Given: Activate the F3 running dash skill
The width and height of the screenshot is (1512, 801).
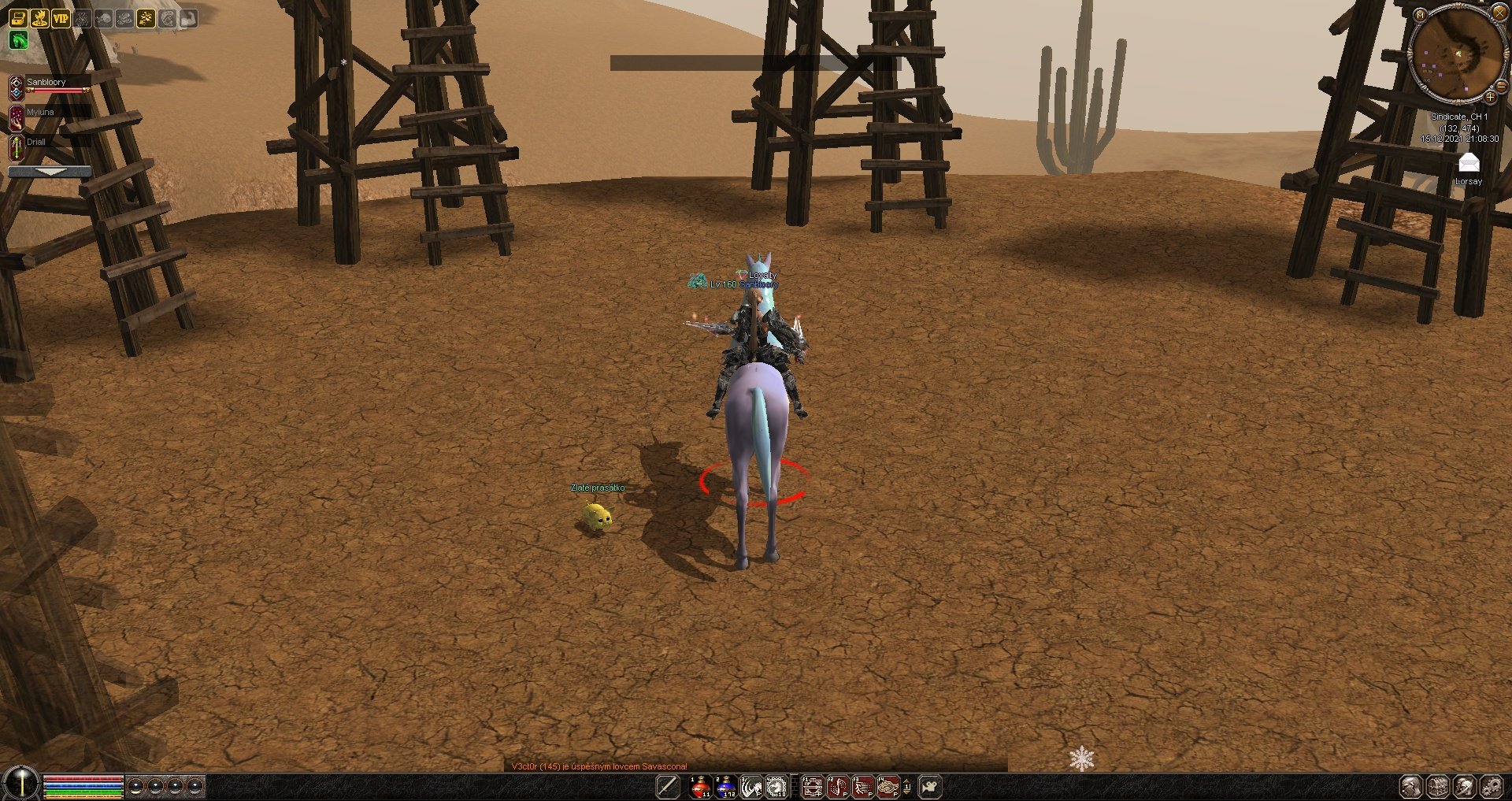Looking at the screenshot, I should pos(863,786).
